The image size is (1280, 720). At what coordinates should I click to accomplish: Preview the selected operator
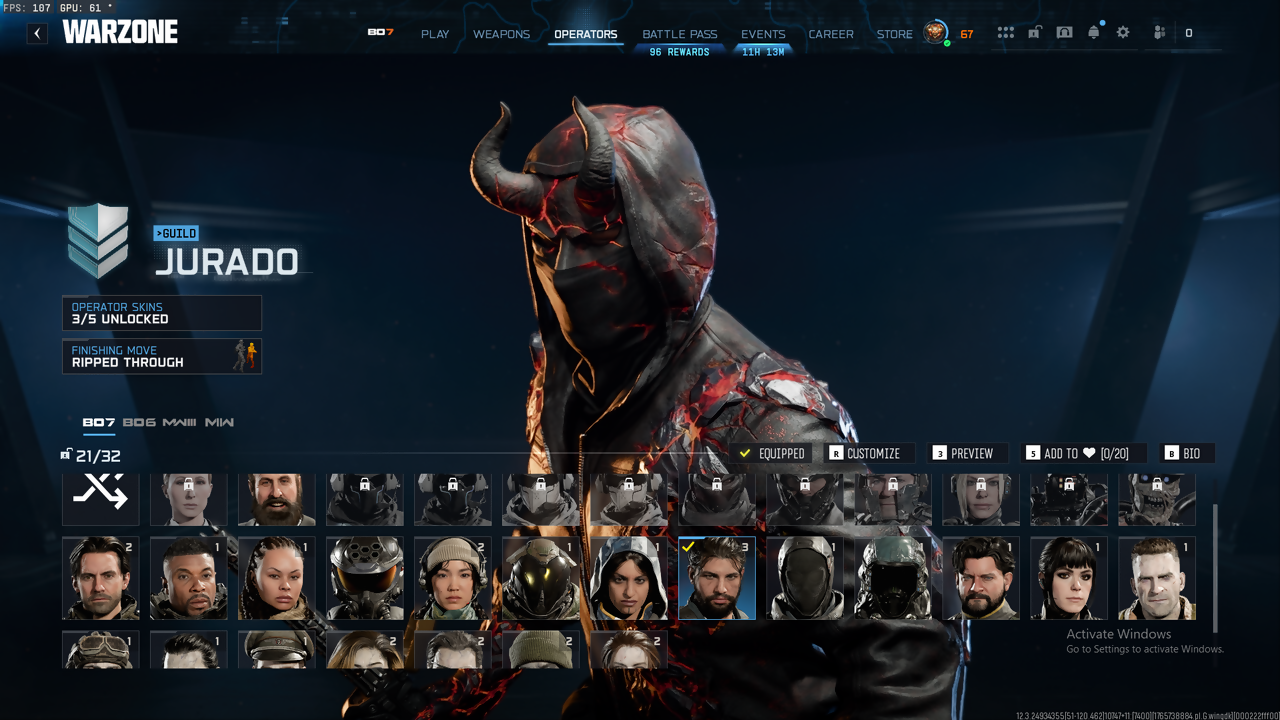pyautogui.click(x=963, y=453)
